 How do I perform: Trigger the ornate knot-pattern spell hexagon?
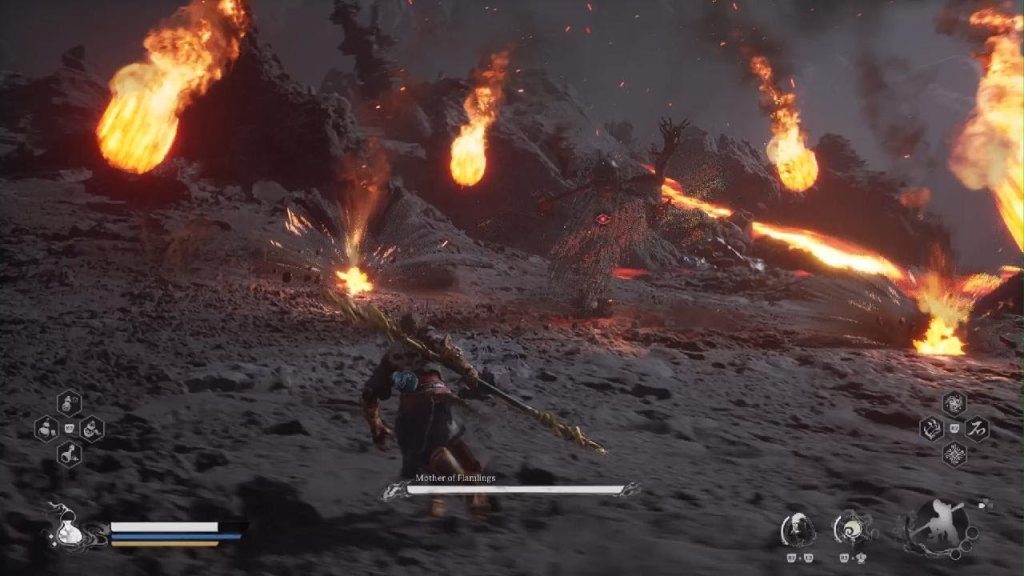point(954,454)
